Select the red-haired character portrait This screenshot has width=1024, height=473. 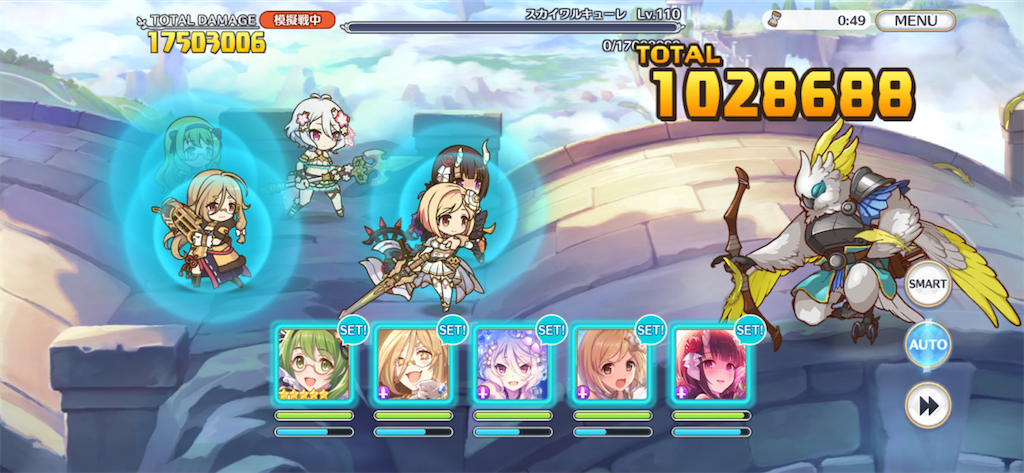point(710,364)
